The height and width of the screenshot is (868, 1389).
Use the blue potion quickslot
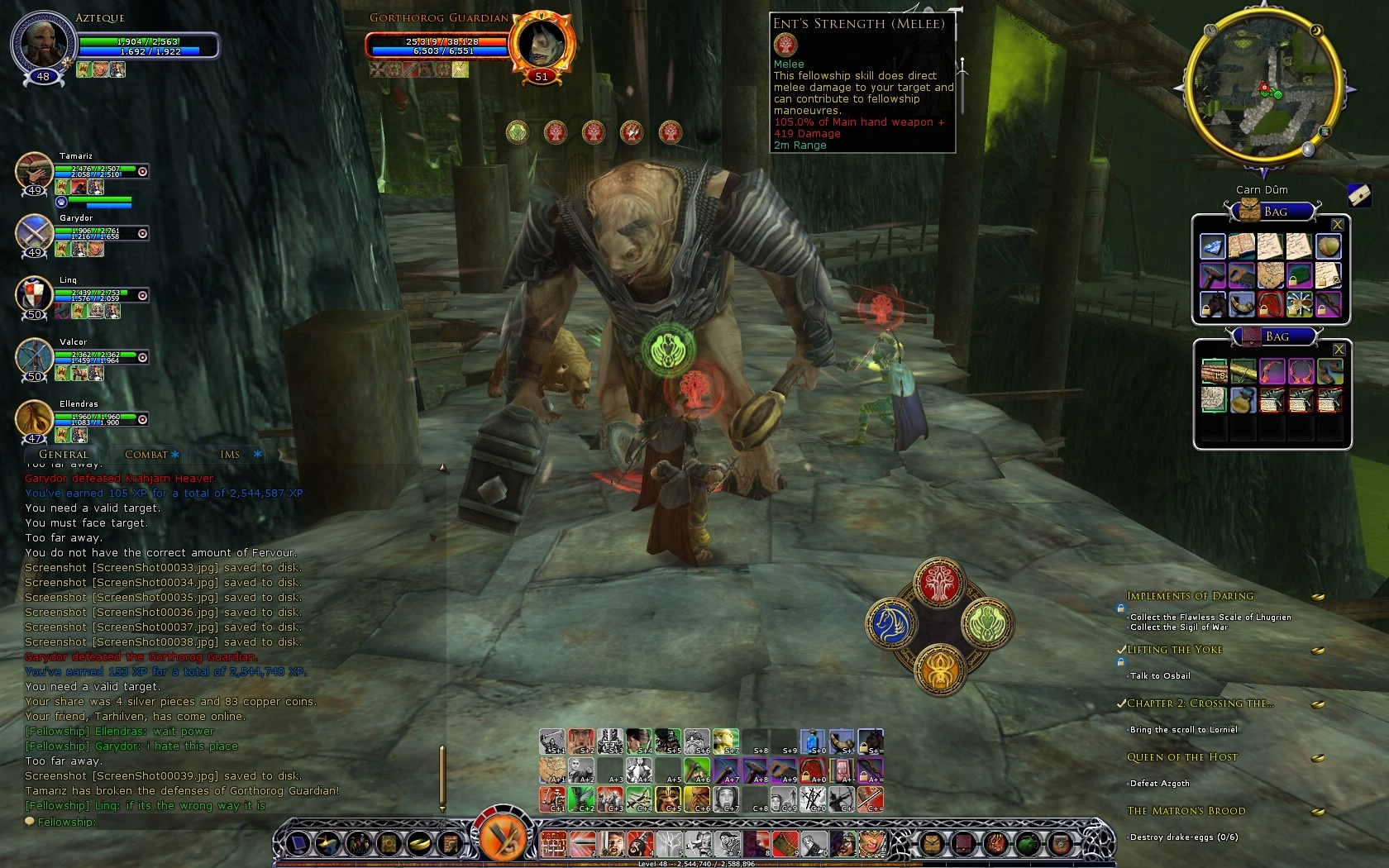tap(813, 742)
